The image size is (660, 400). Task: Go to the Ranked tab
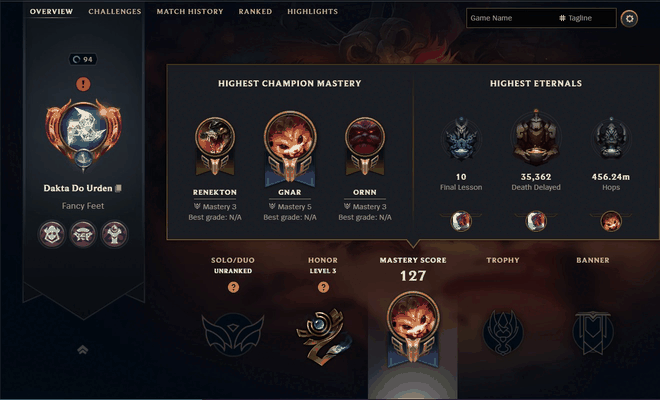pyautogui.click(x=255, y=12)
